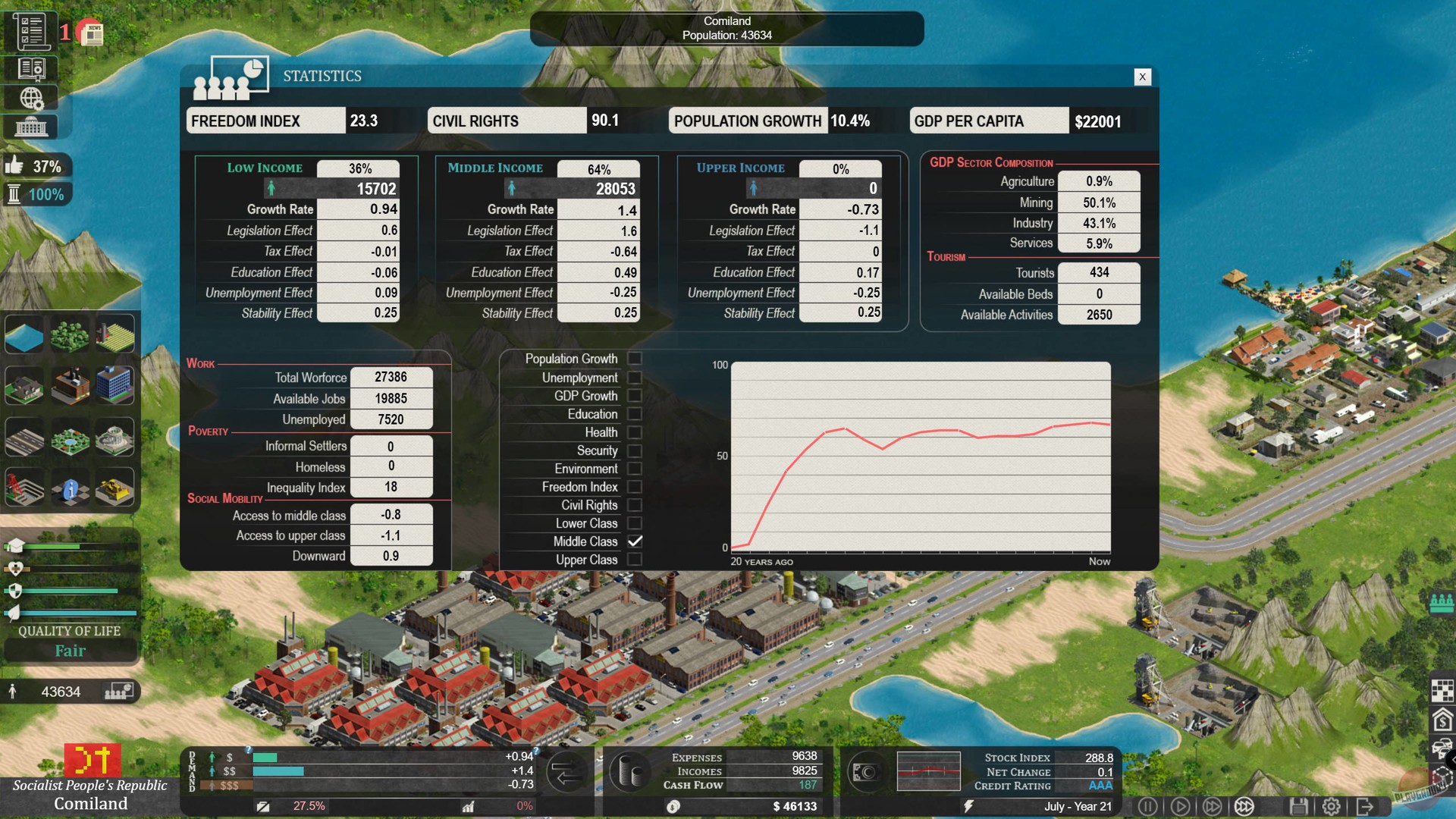Pause the simulation
1456x819 pixels.
pyautogui.click(x=1148, y=806)
